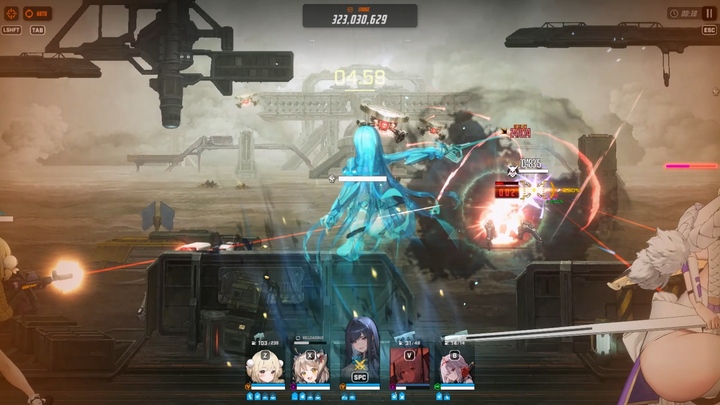
Task: Toggle the crosshair aim mode icon
Action: point(12,14)
